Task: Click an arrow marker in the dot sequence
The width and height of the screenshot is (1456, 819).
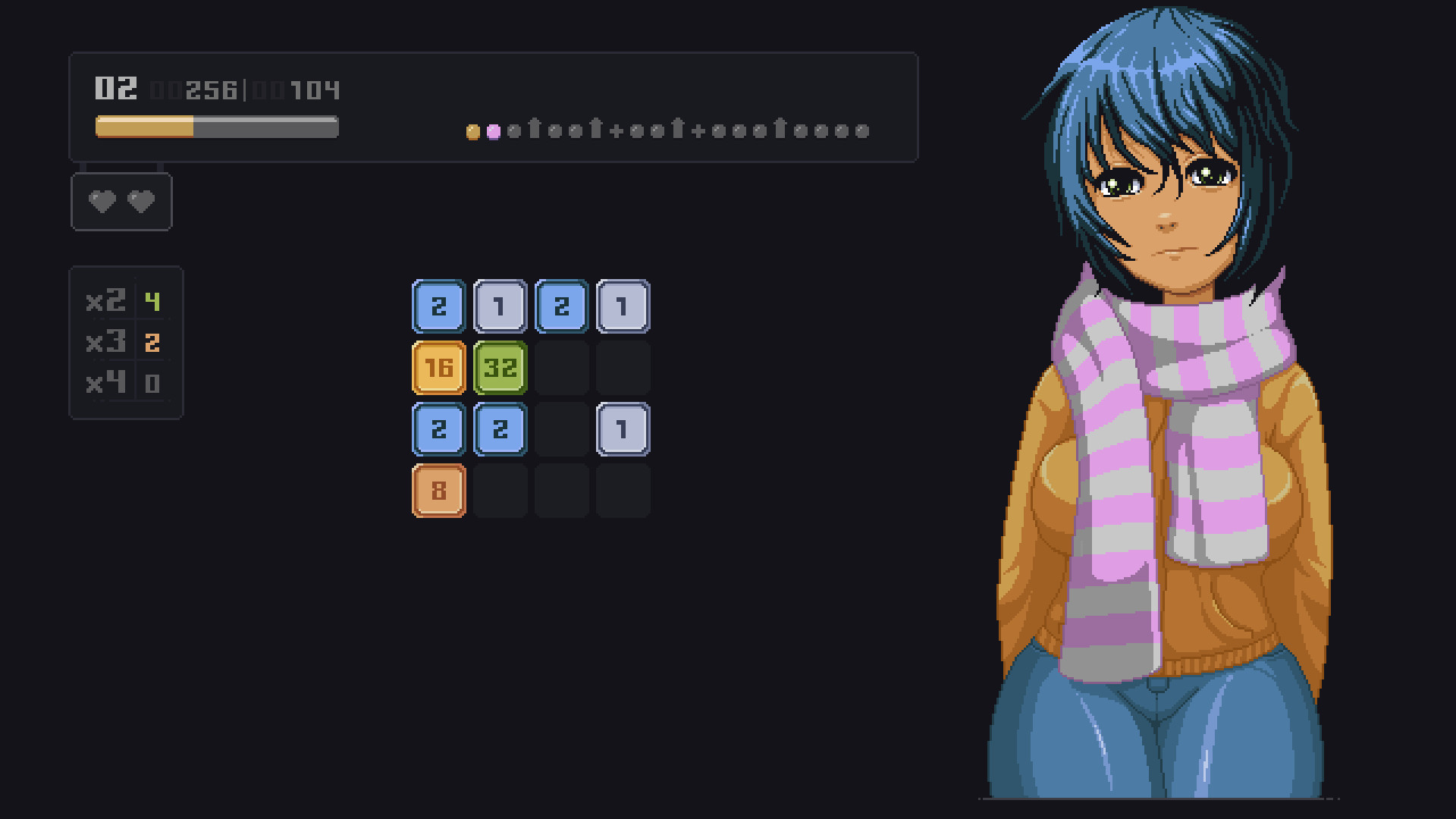Action: 536,129
